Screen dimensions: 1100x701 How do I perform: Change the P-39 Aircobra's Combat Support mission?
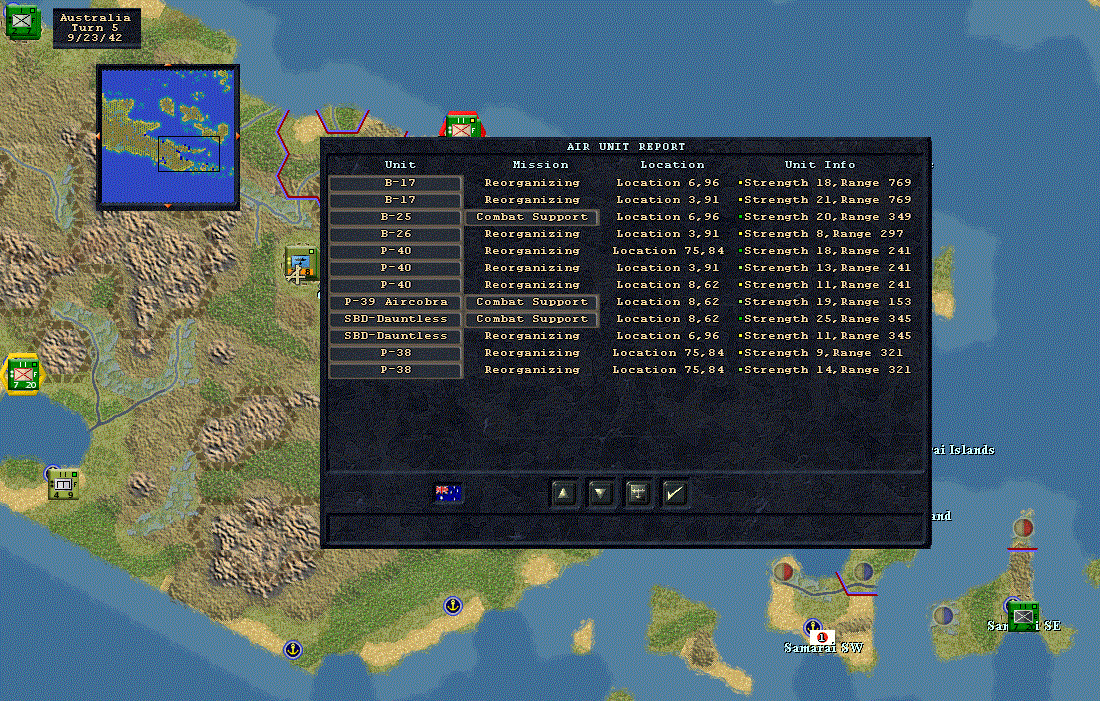532,302
